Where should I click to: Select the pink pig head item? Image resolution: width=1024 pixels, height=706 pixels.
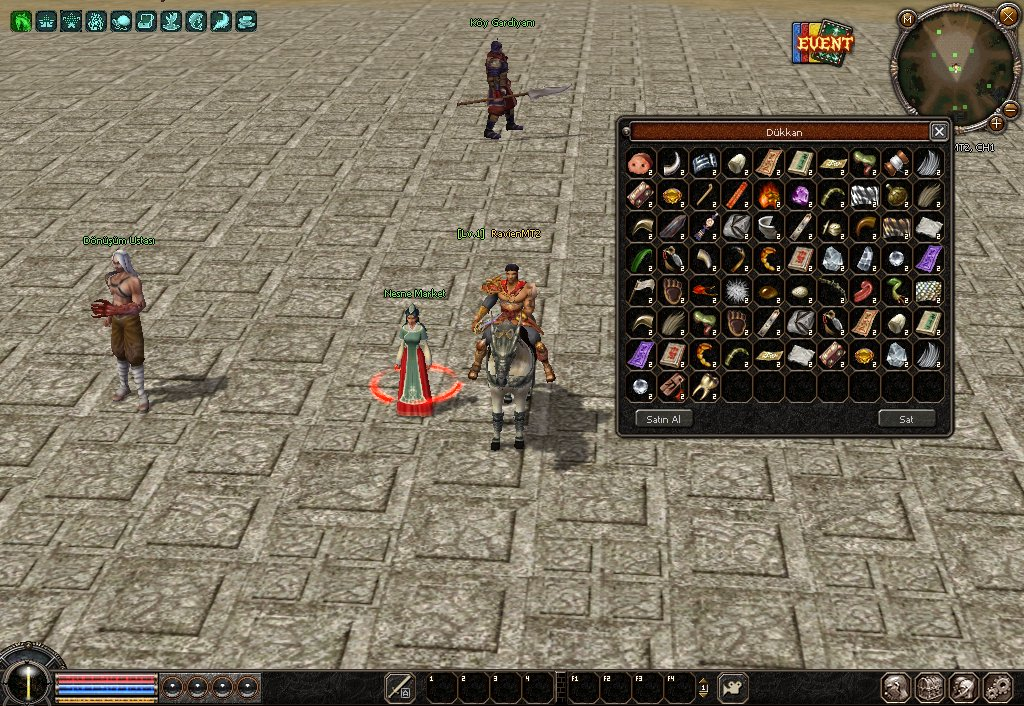(x=640, y=162)
